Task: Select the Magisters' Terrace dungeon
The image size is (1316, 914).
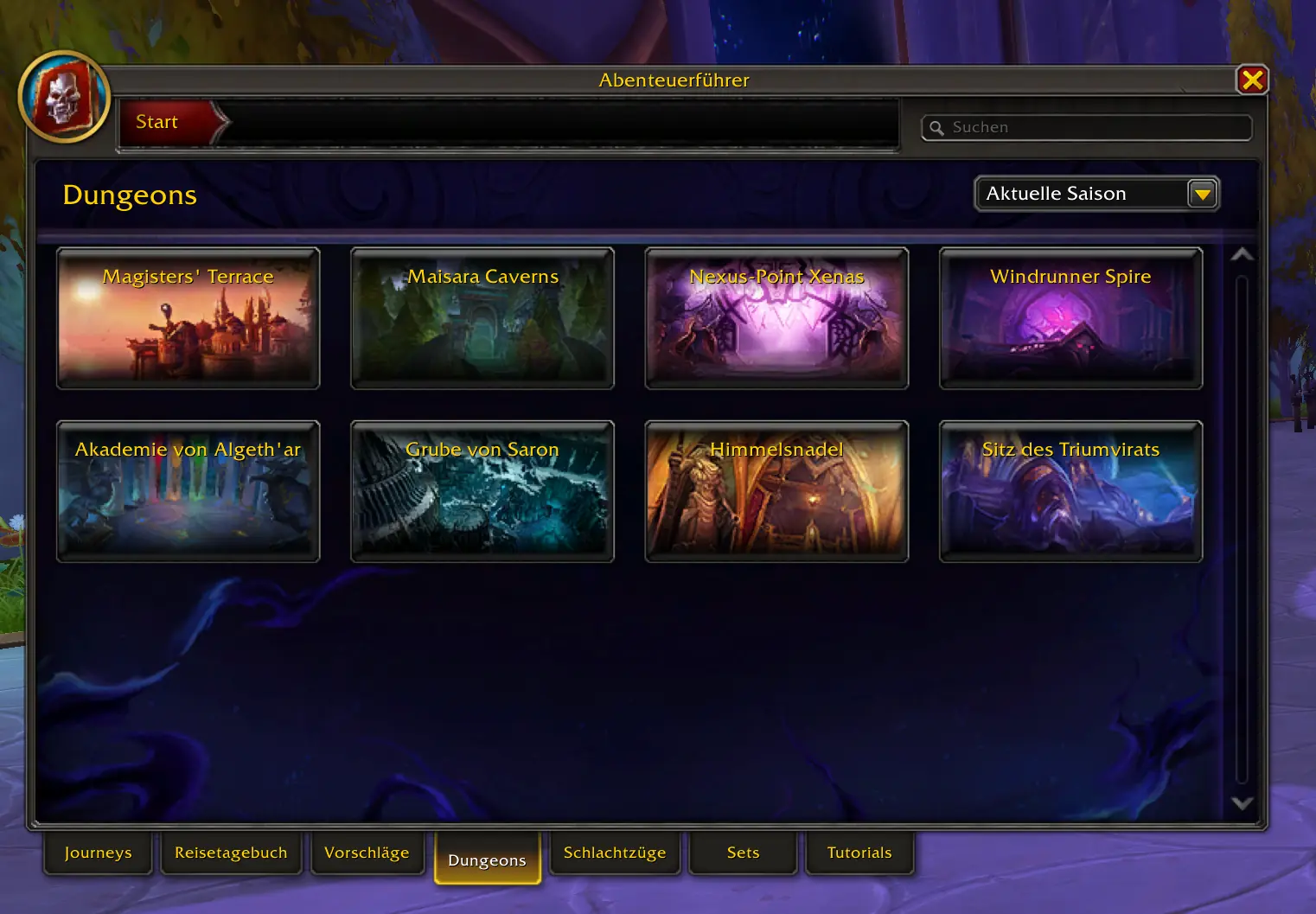Action: tap(188, 318)
